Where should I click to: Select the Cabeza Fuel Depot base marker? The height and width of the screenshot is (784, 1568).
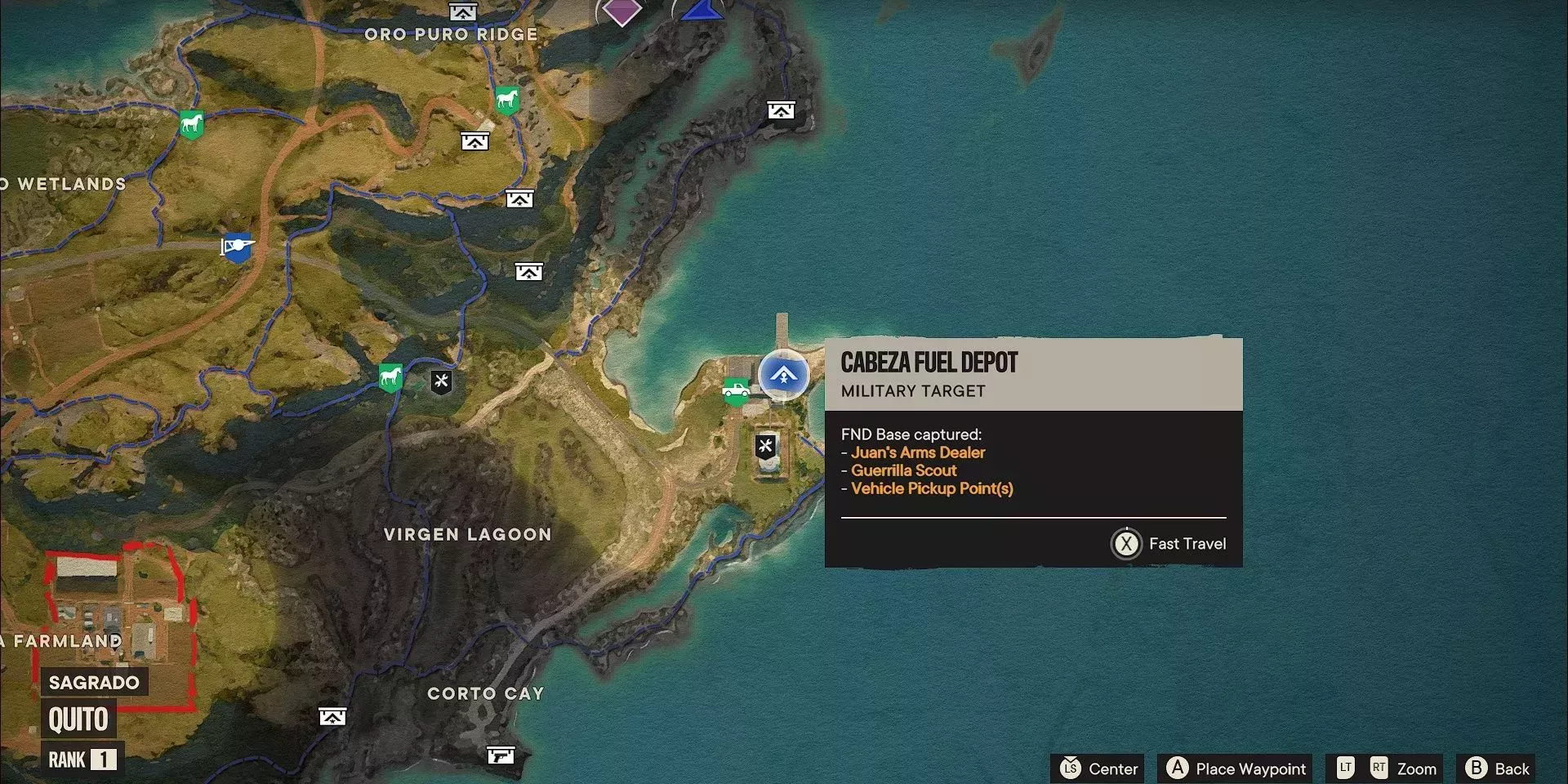pyautogui.click(x=783, y=375)
